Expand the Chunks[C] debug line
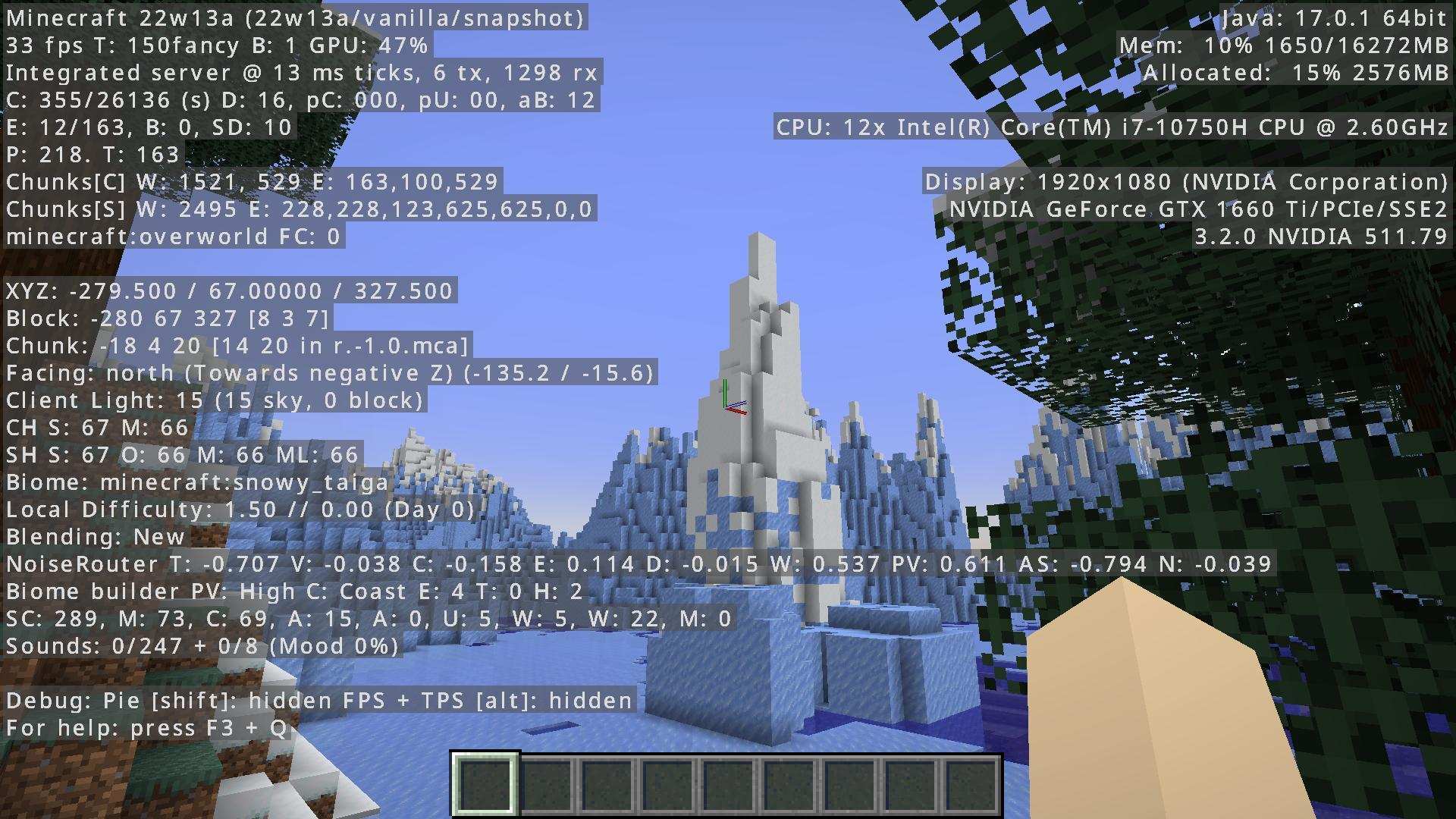This screenshot has height=819, width=1456. (250, 181)
